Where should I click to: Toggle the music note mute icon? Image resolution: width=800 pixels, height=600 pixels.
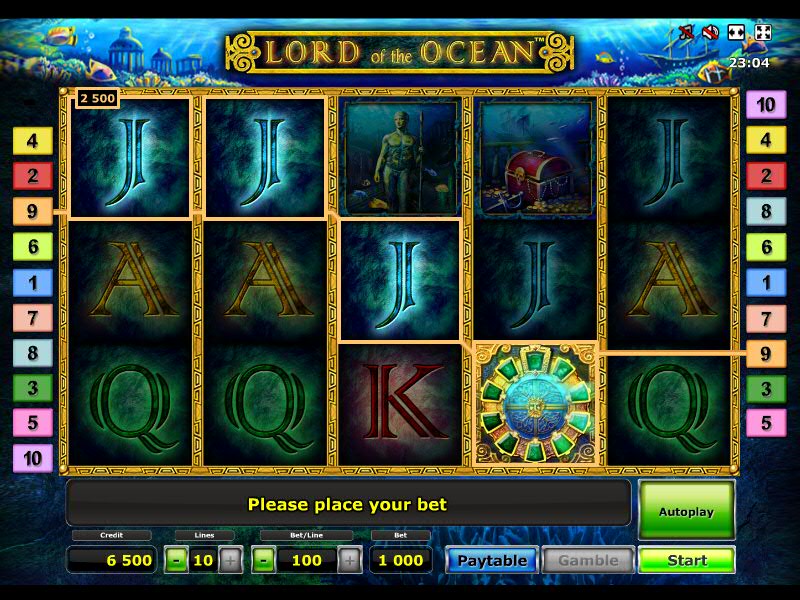coord(686,33)
